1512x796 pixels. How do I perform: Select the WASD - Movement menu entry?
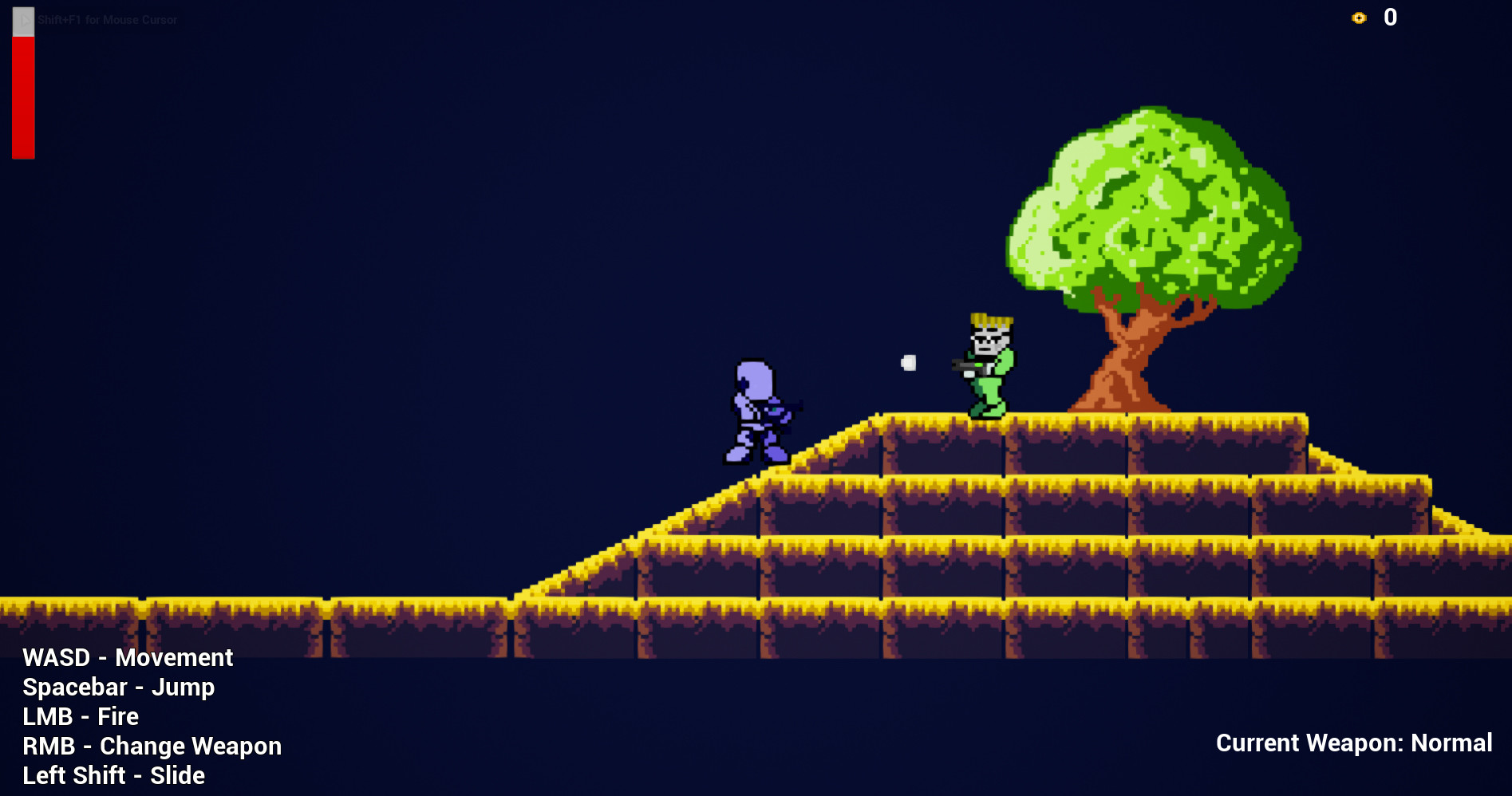pos(128,657)
